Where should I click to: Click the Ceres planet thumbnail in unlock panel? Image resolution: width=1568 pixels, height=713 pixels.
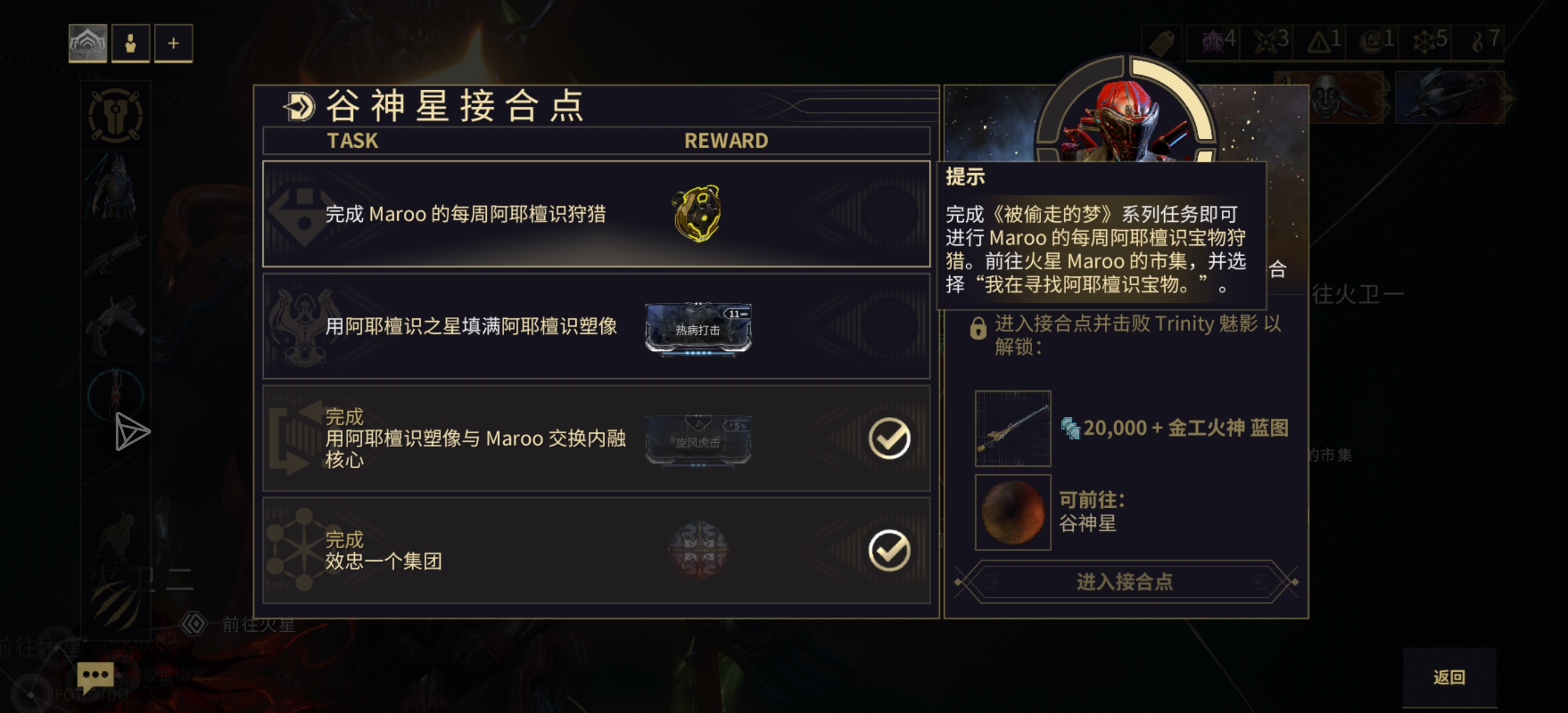point(1012,513)
